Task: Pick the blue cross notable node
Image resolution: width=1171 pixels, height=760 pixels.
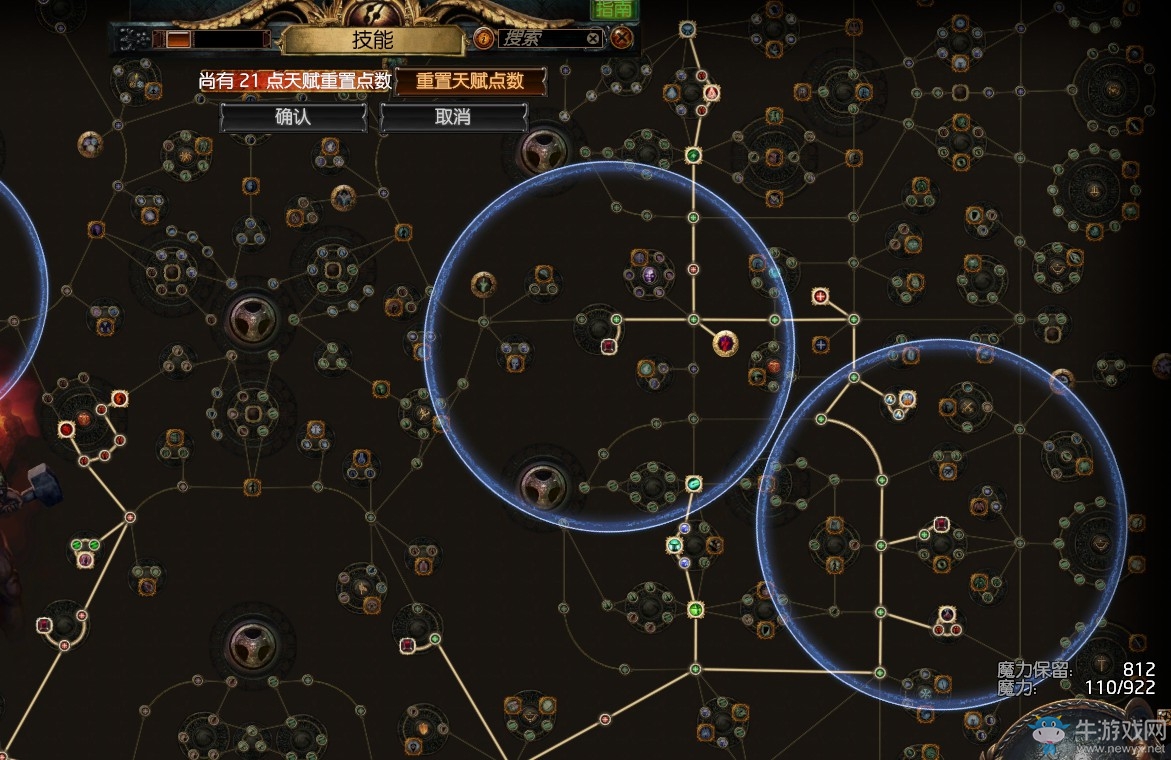Action: [821, 344]
